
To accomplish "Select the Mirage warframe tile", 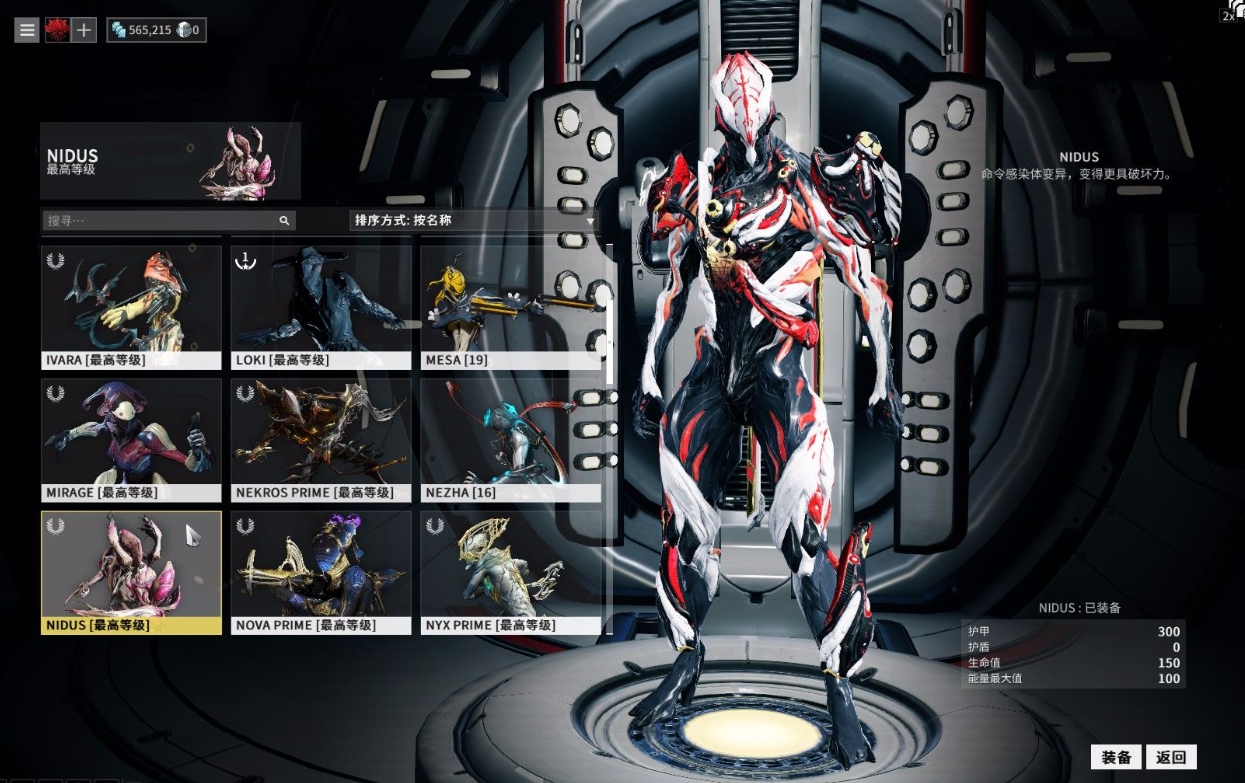I will (131, 439).
